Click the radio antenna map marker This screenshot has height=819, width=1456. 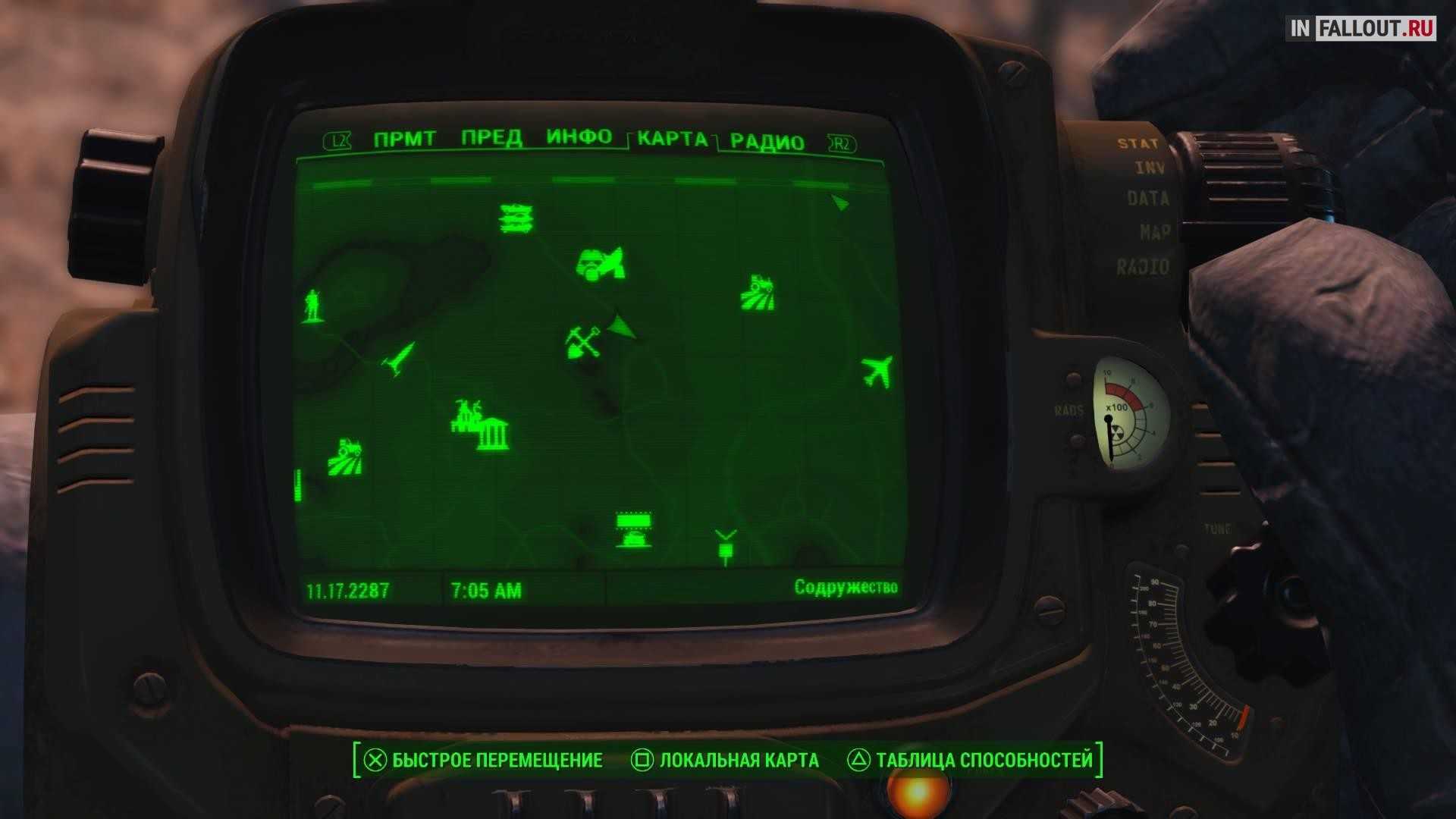point(726,546)
